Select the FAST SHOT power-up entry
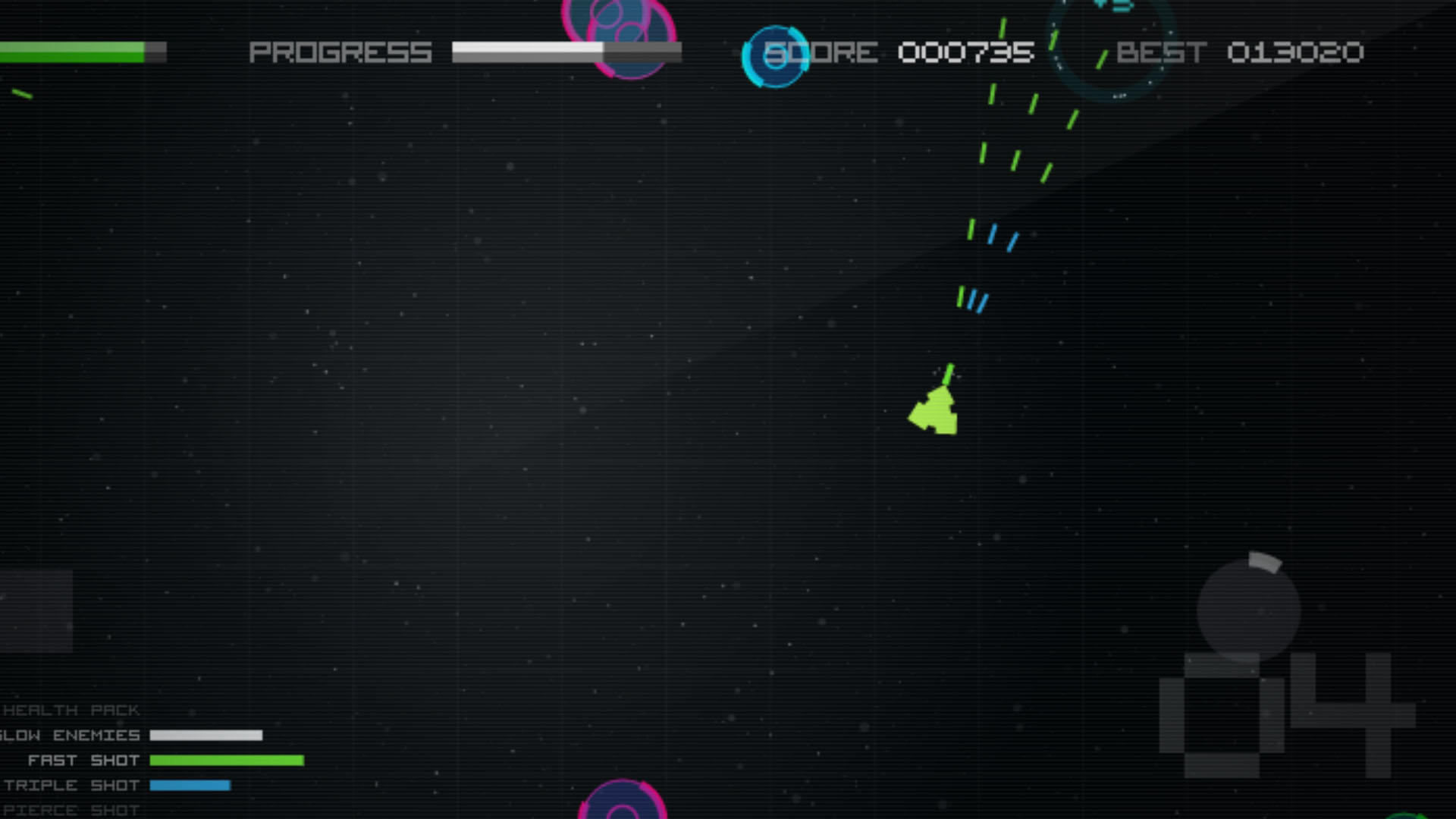Screen dimensions: 1456x819 pos(83,760)
